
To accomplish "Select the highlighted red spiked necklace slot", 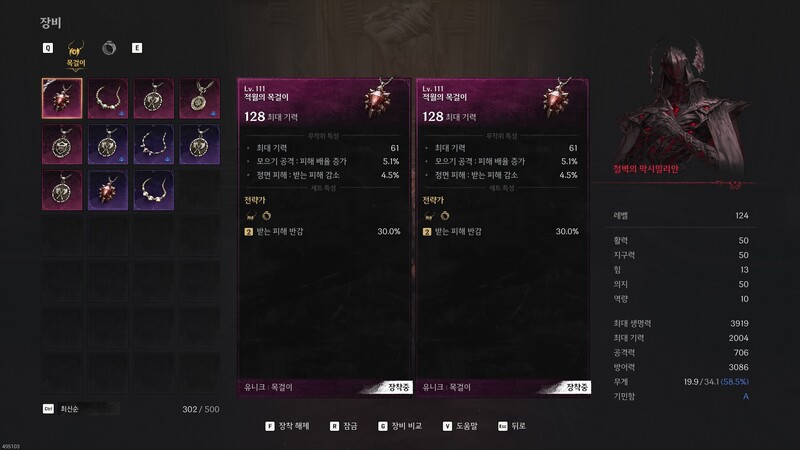I will pos(61,99).
